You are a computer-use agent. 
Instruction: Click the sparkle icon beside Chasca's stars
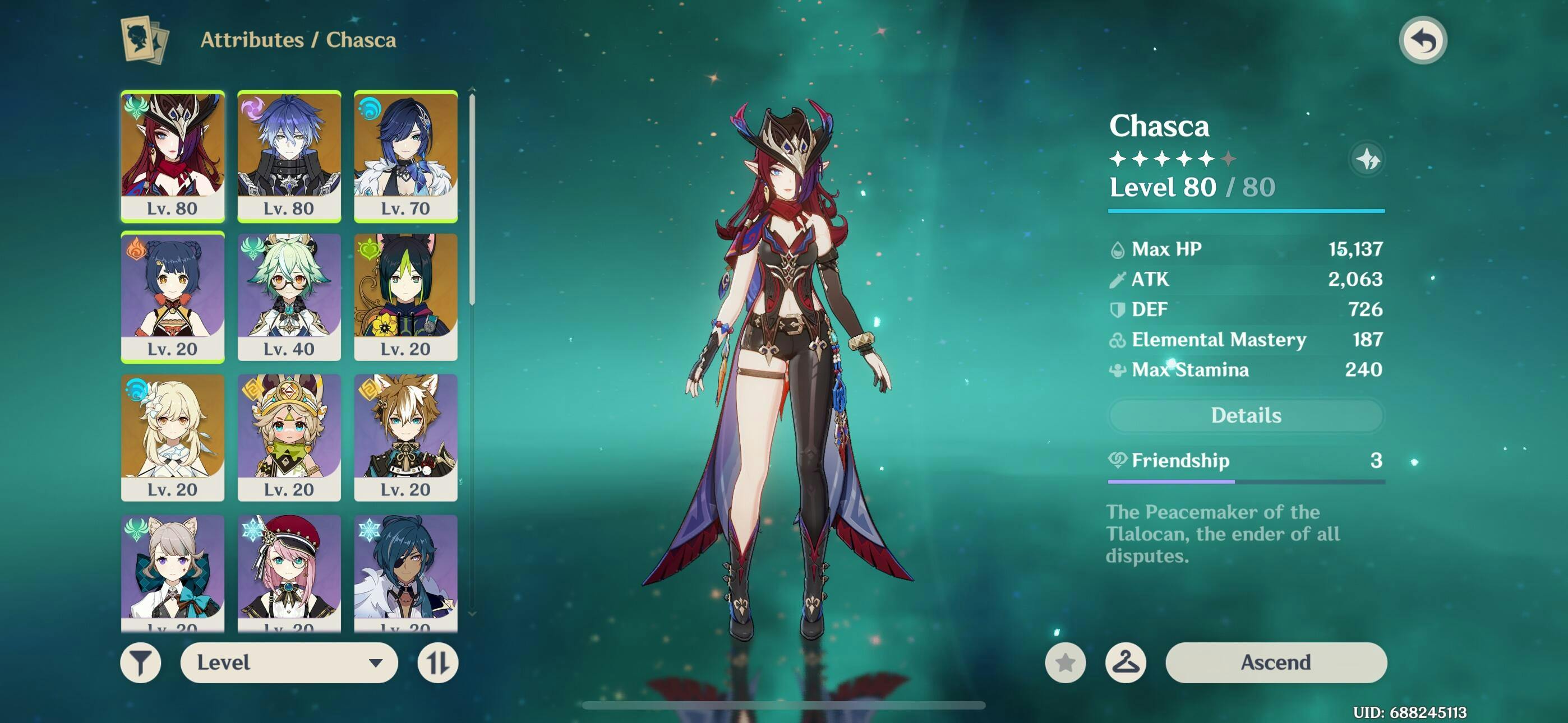(1367, 159)
